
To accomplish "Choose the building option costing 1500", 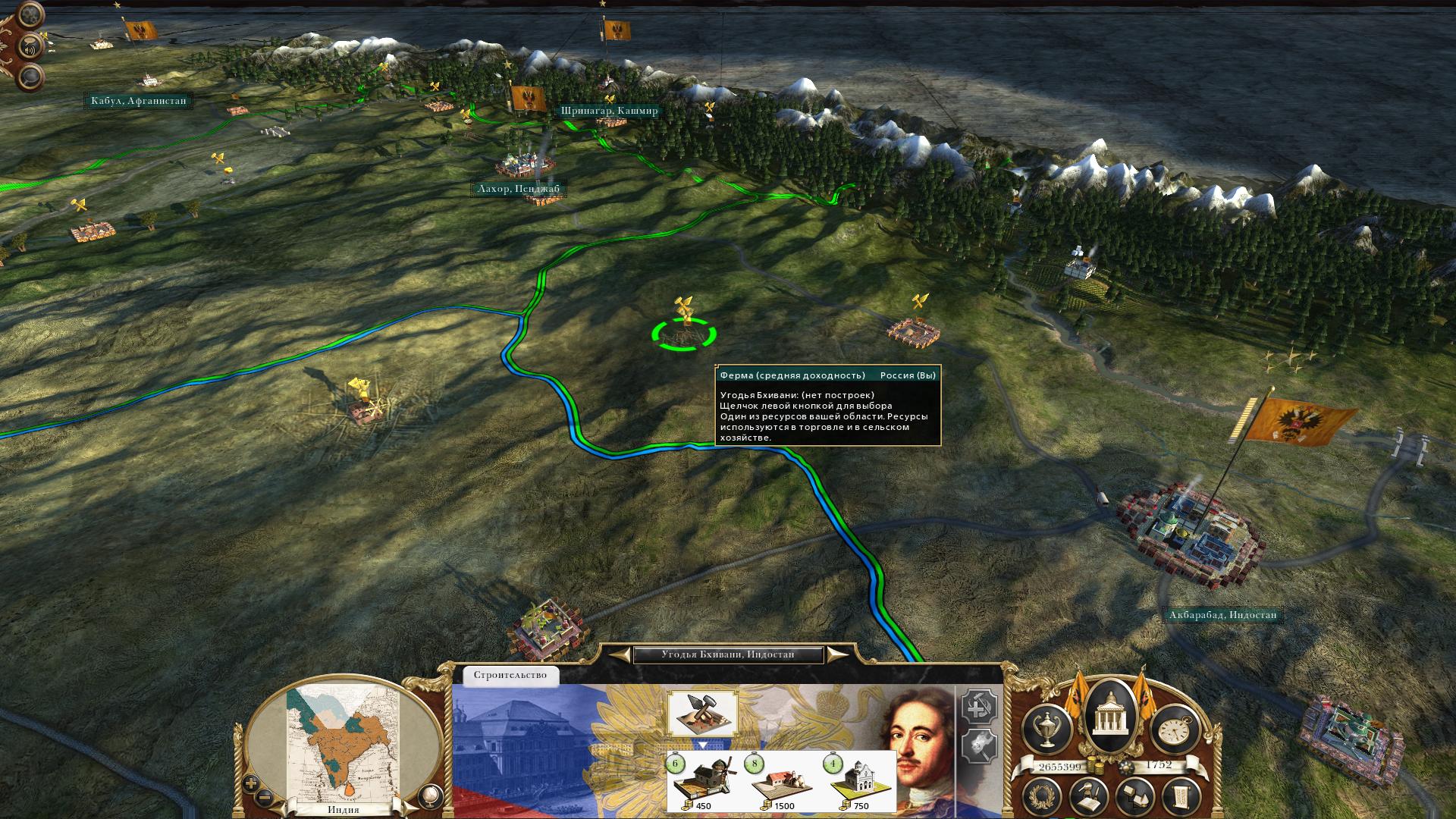I will click(x=781, y=782).
